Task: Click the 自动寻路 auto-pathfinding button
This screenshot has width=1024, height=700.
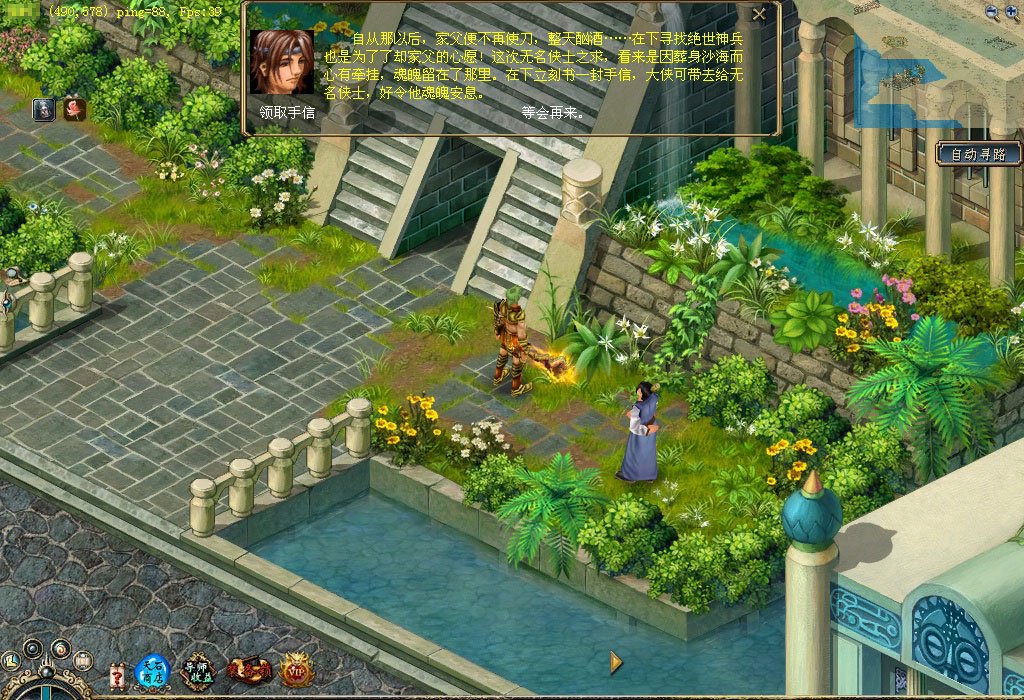Action: [x=979, y=154]
